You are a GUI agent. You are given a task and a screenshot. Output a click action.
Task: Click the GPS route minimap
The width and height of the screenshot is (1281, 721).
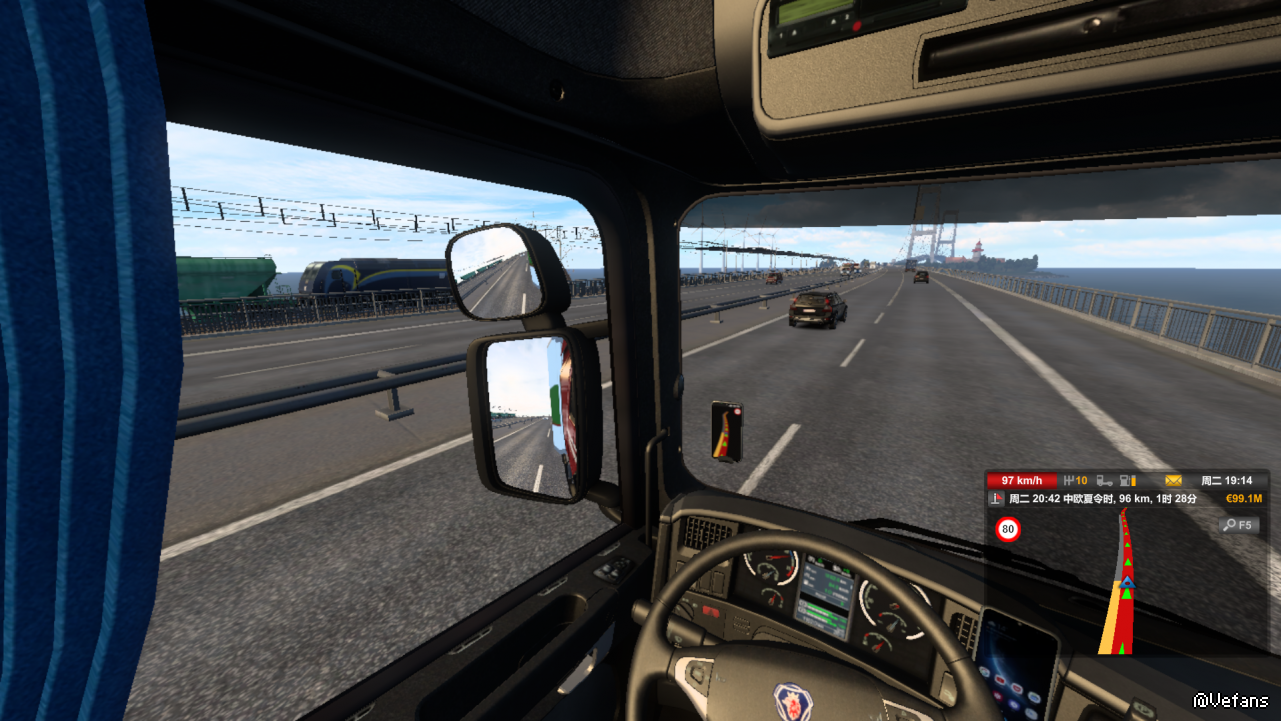click(x=1126, y=582)
